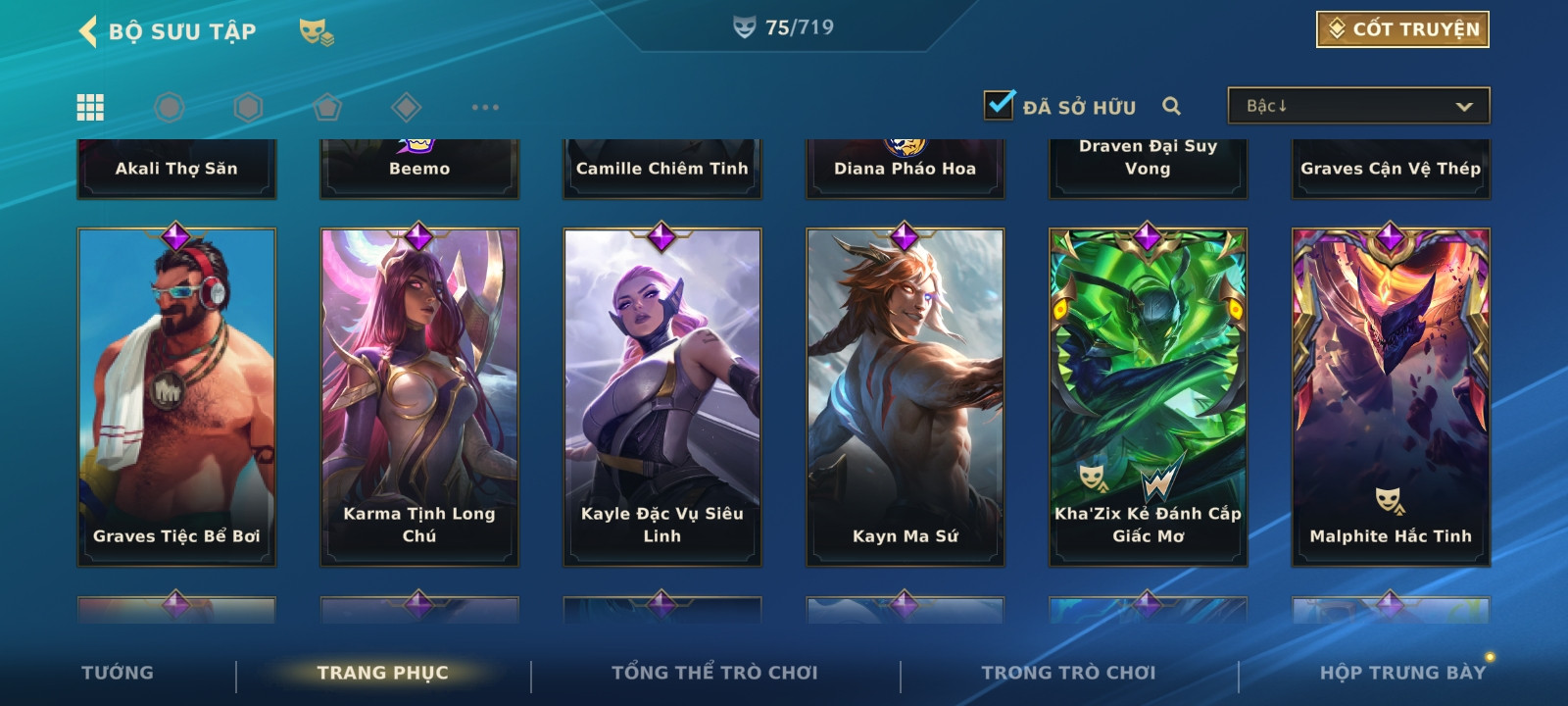The width and height of the screenshot is (1568, 706).
Task: Open Kayle Đặc Vụ Siêu Linh skin
Action: (662, 397)
